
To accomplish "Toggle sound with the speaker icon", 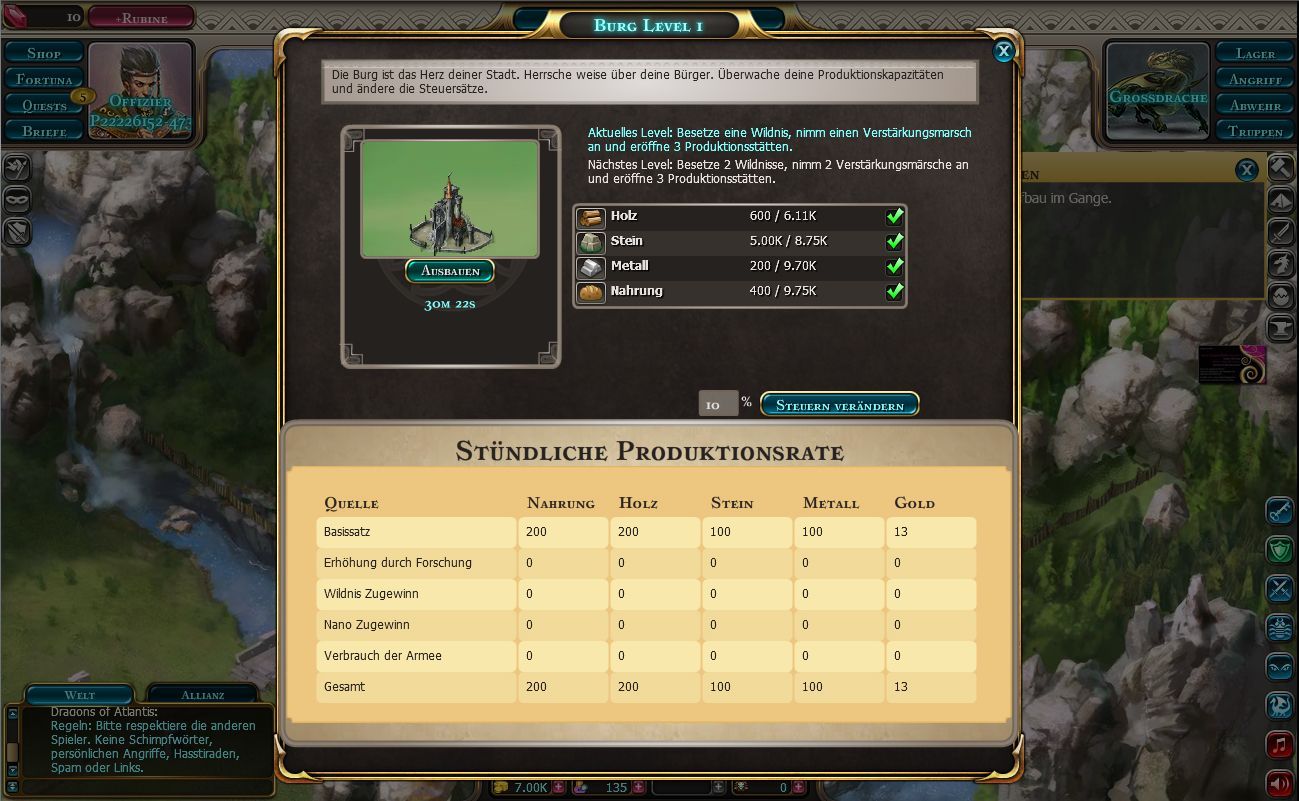I will click(1279, 782).
